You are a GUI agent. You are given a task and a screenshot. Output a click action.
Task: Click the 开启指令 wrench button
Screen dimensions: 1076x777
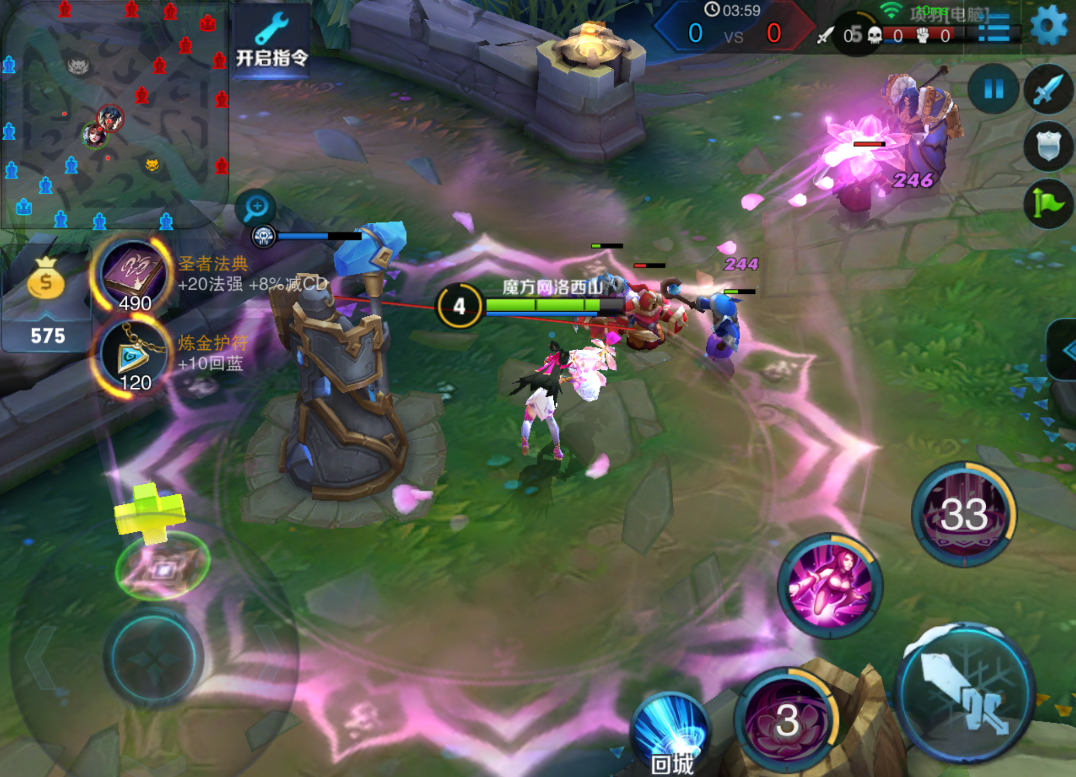coord(271,38)
